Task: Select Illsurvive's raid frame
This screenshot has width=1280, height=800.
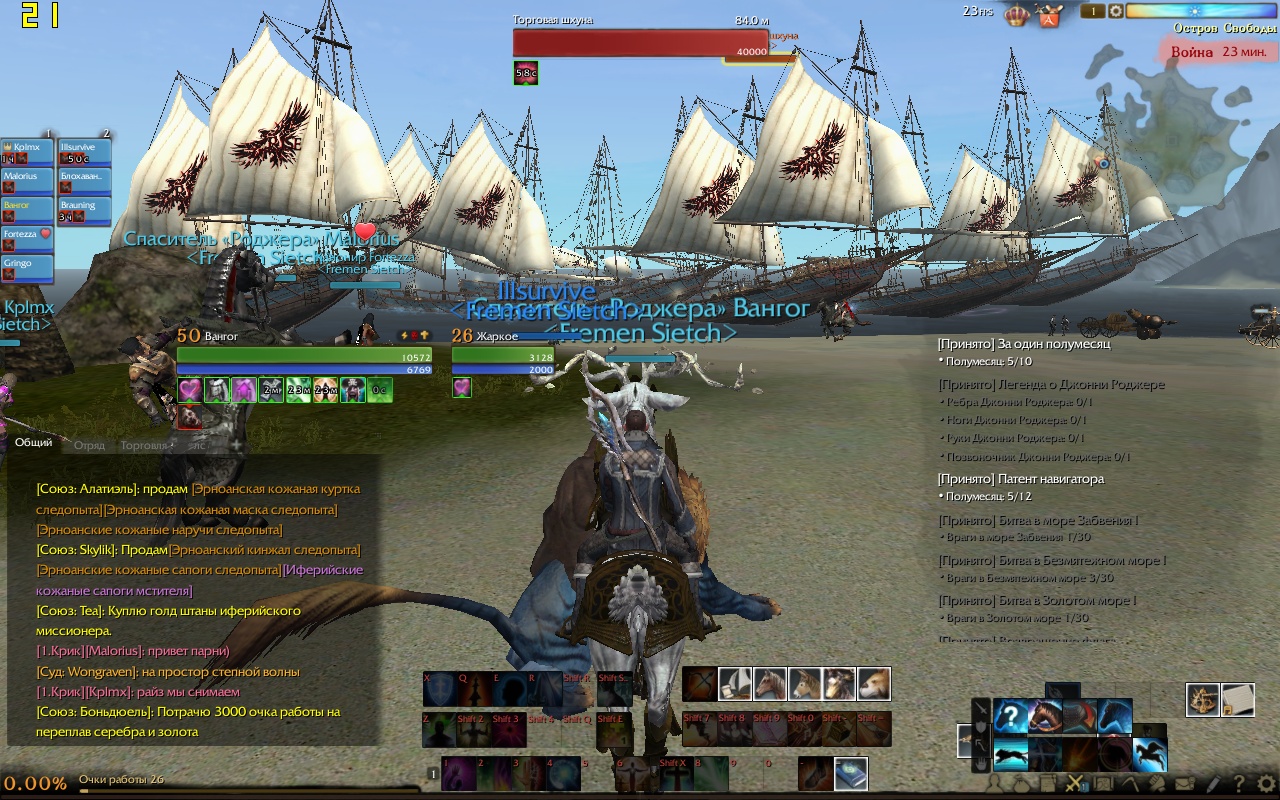Action: point(85,152)
